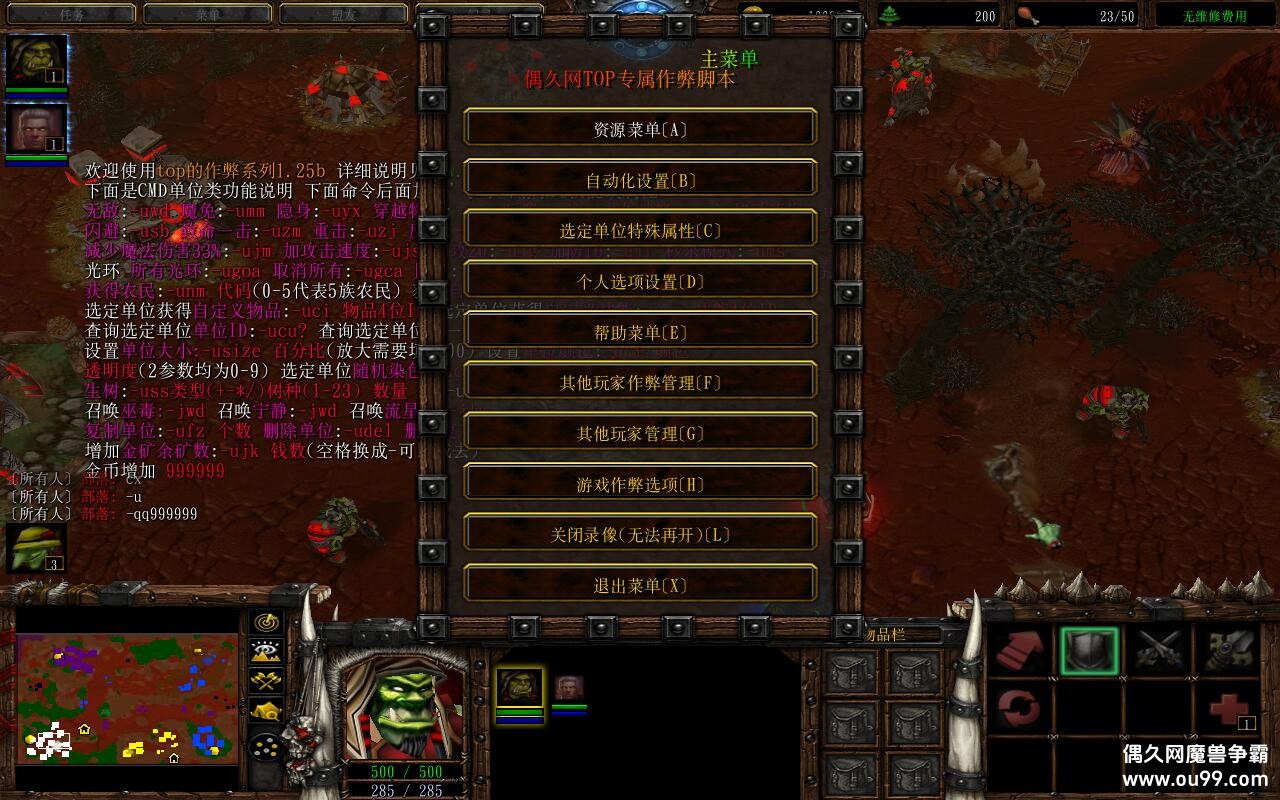Toggle terrain view with the eye icon
Viewport: 1280px width, 800px height.
265,652
